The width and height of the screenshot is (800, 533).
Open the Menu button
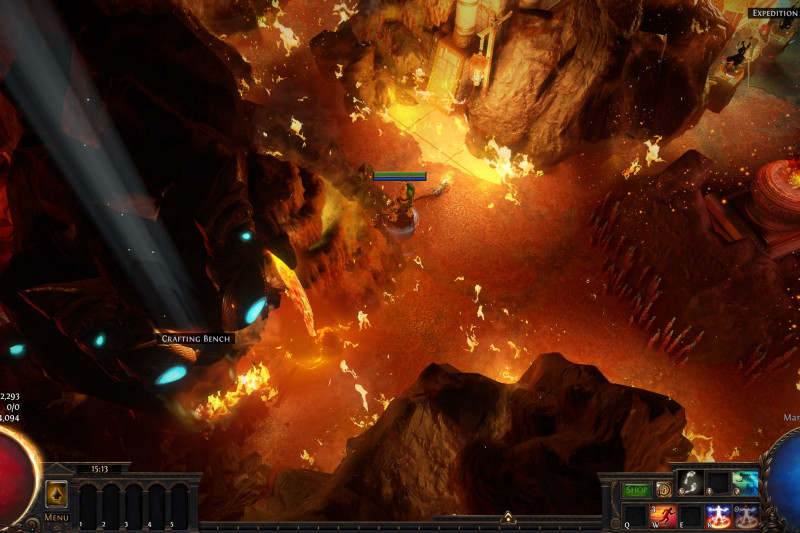[57, 518]
